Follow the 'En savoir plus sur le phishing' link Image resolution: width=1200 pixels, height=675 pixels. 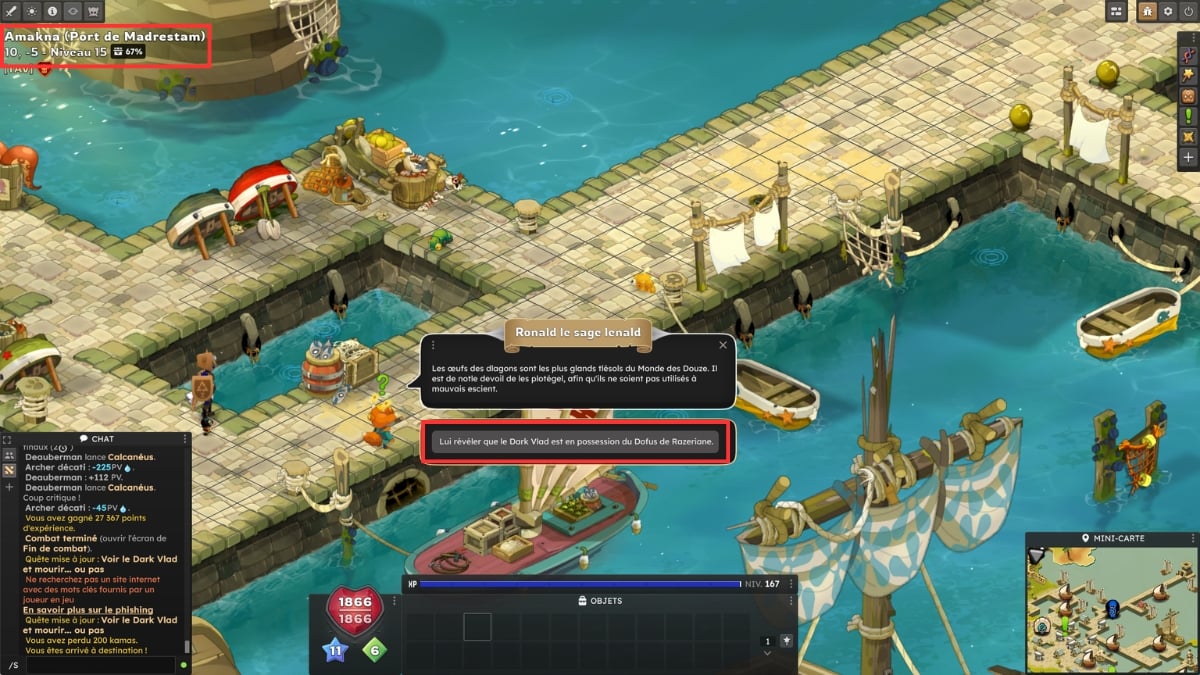[x=88, y=610]
